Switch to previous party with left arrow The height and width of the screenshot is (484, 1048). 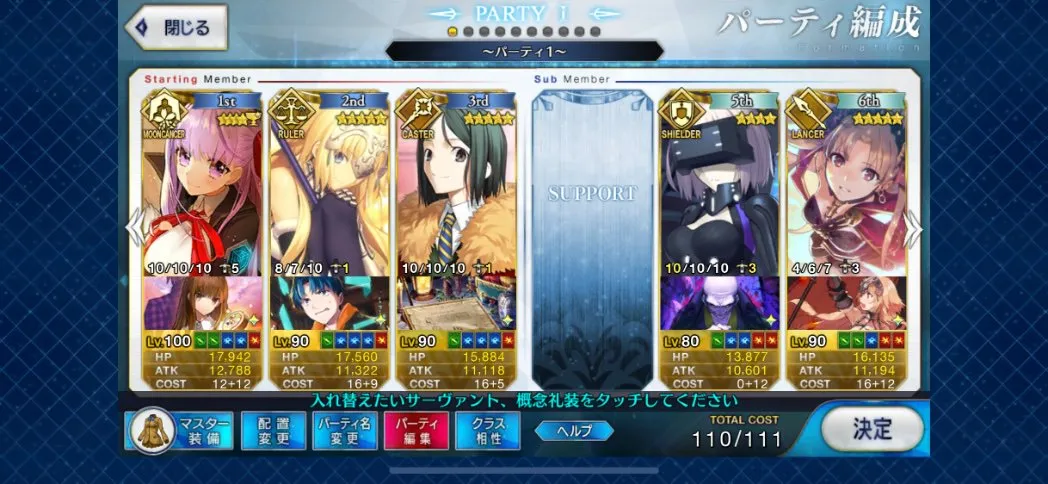click(x=134, y=229)
